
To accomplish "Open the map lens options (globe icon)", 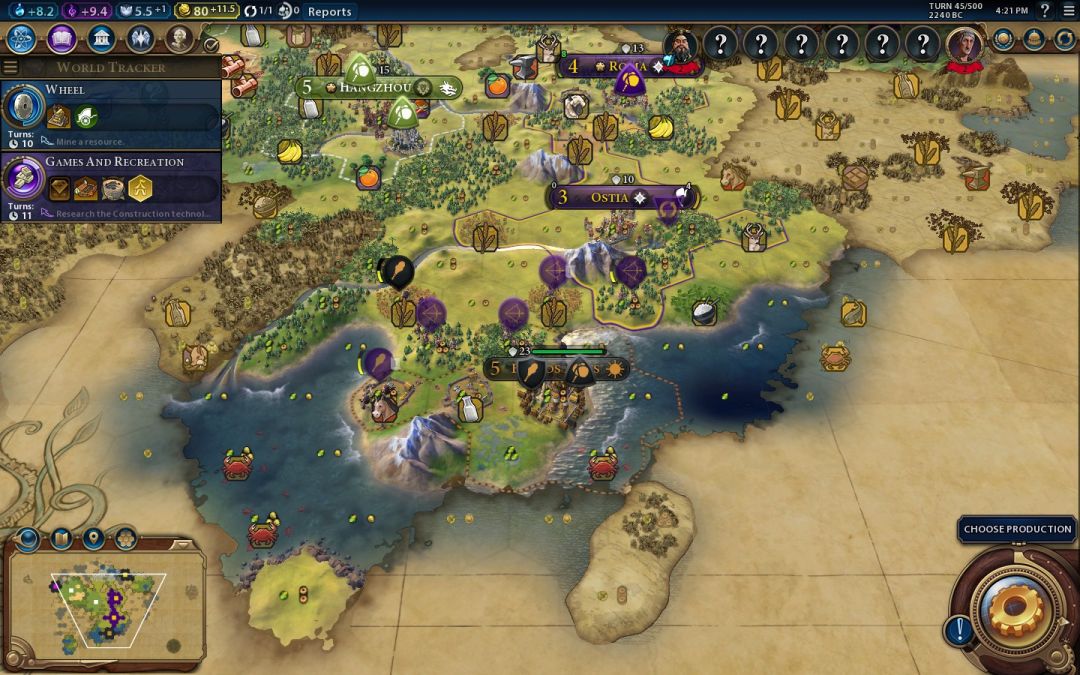I will [27, 539].
